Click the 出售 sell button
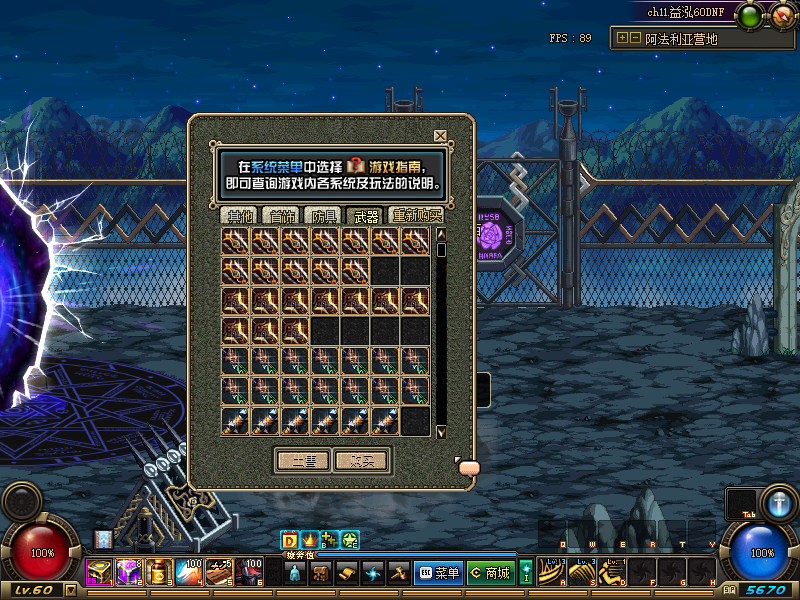This screenshot has height=600, width=800. point(302,460)
